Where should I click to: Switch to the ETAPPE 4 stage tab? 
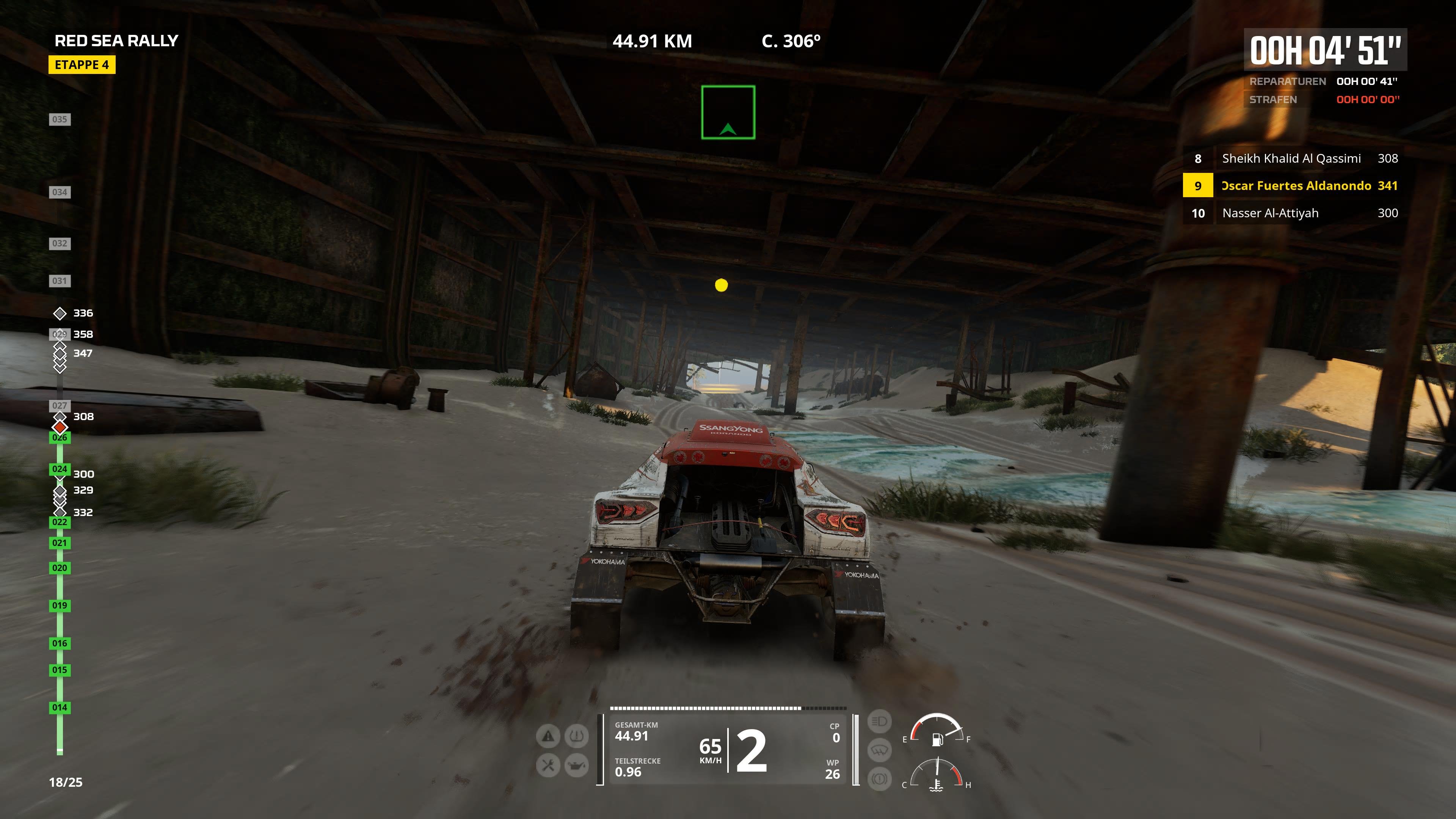click(x=83, y=65)
